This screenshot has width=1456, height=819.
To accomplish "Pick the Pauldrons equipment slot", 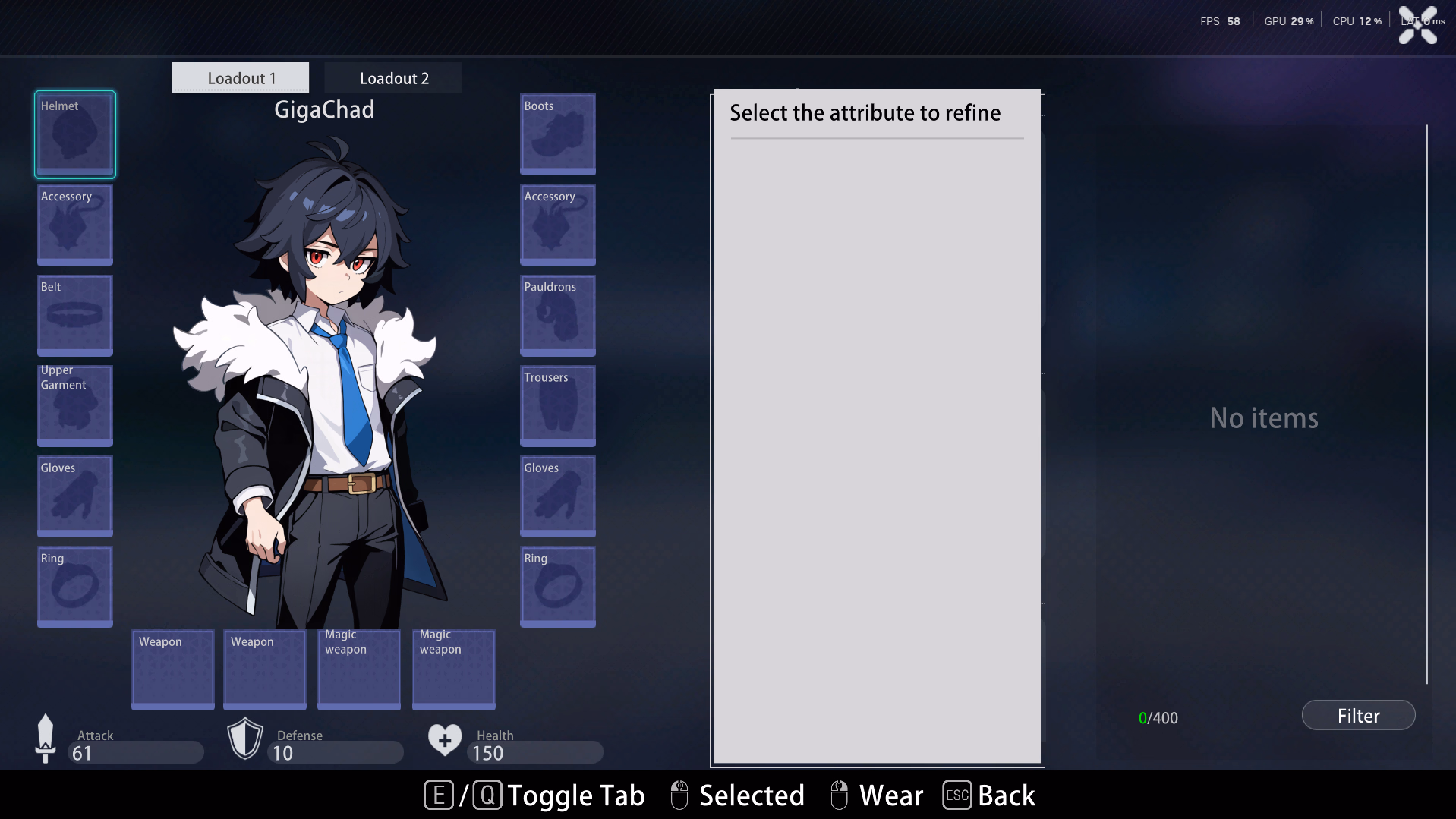I will (557, 315).
